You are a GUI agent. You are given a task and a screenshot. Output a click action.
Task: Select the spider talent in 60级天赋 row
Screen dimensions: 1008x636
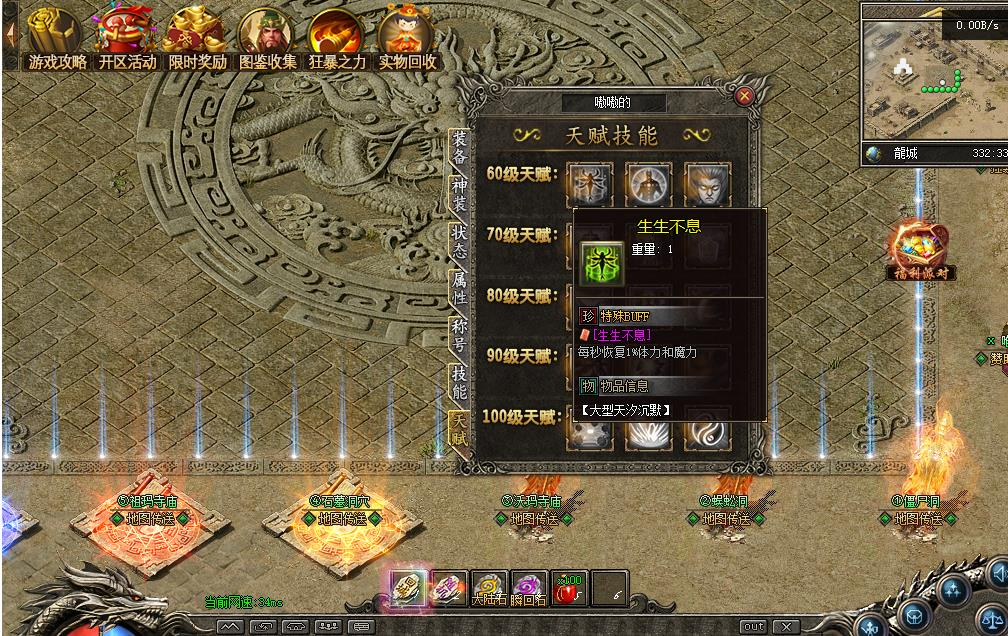[590, 184]
